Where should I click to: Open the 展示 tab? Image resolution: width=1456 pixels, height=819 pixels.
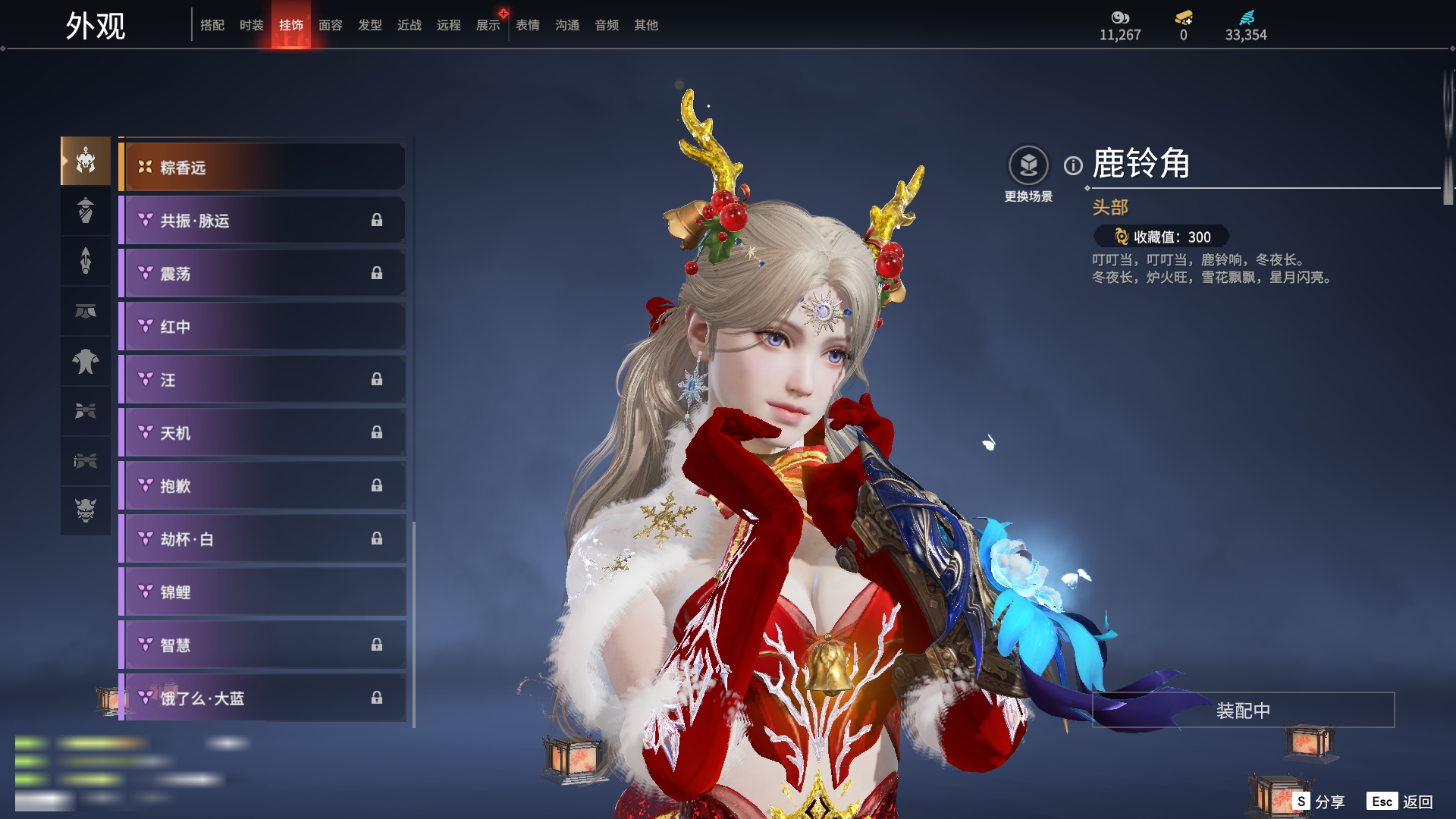pyautogui.click(x=488, y=25)
